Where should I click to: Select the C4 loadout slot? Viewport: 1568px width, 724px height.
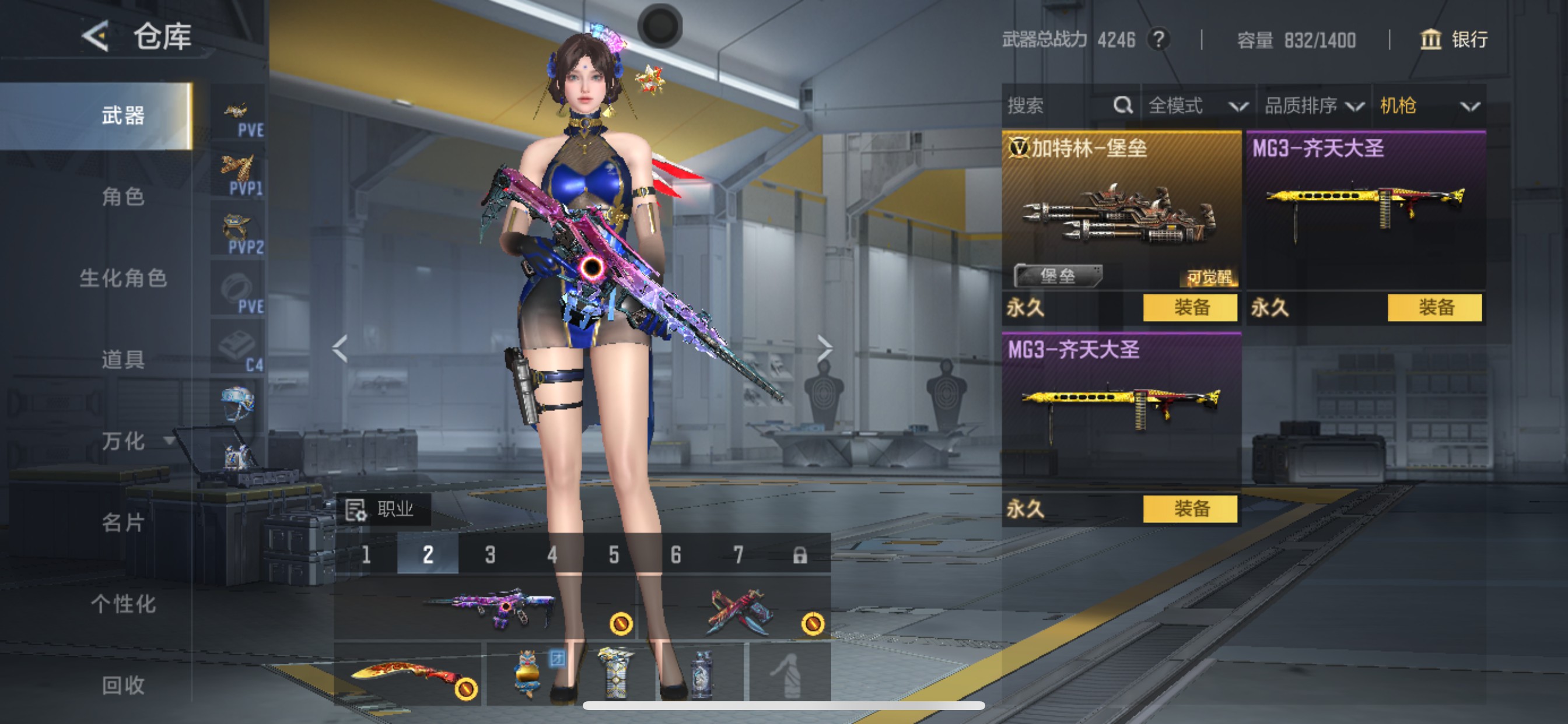click(239, 348)
